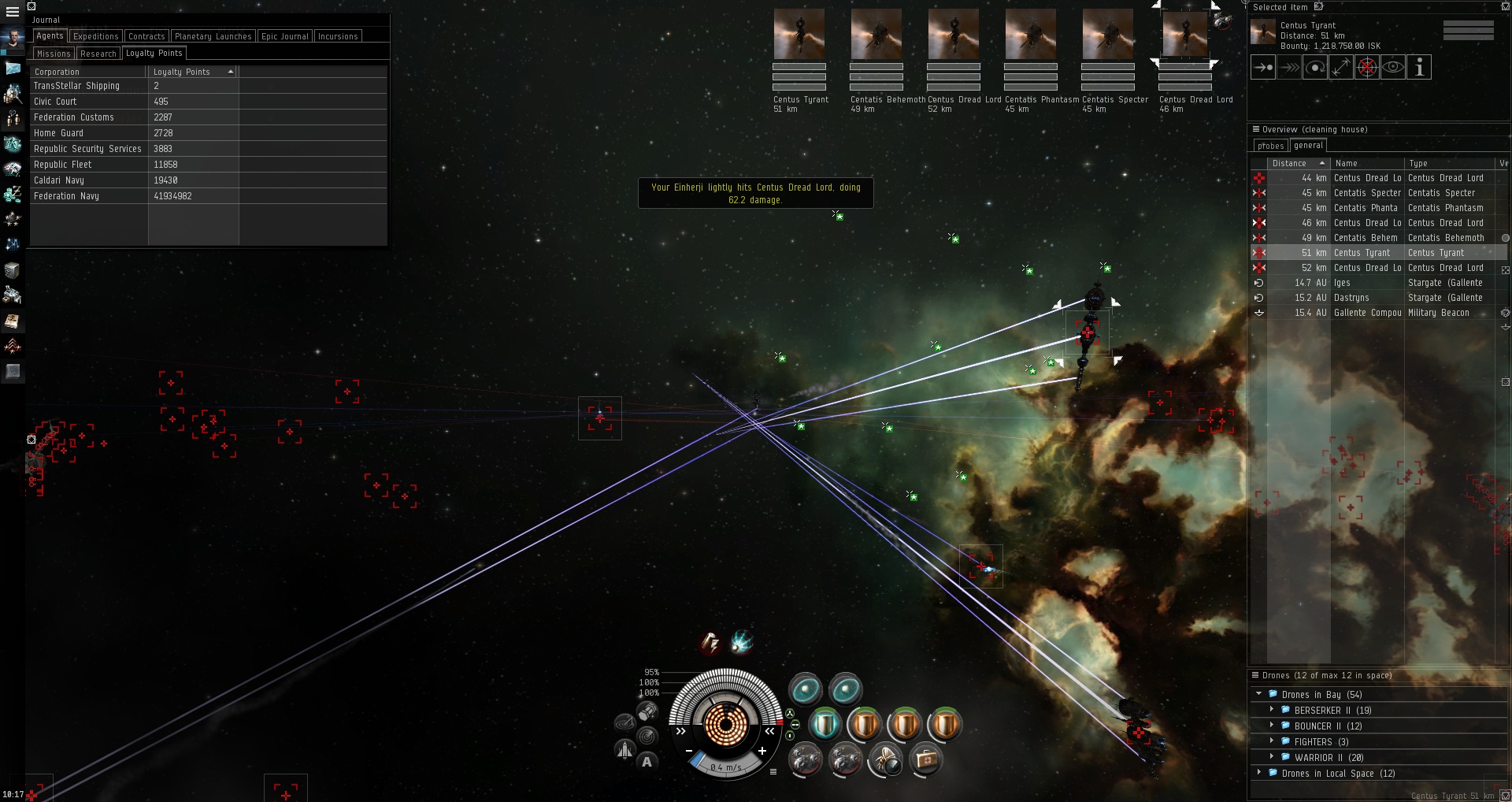1512x802 pixels.
Task: Open the Neocom hamburger menu
Action: (13, 12)
